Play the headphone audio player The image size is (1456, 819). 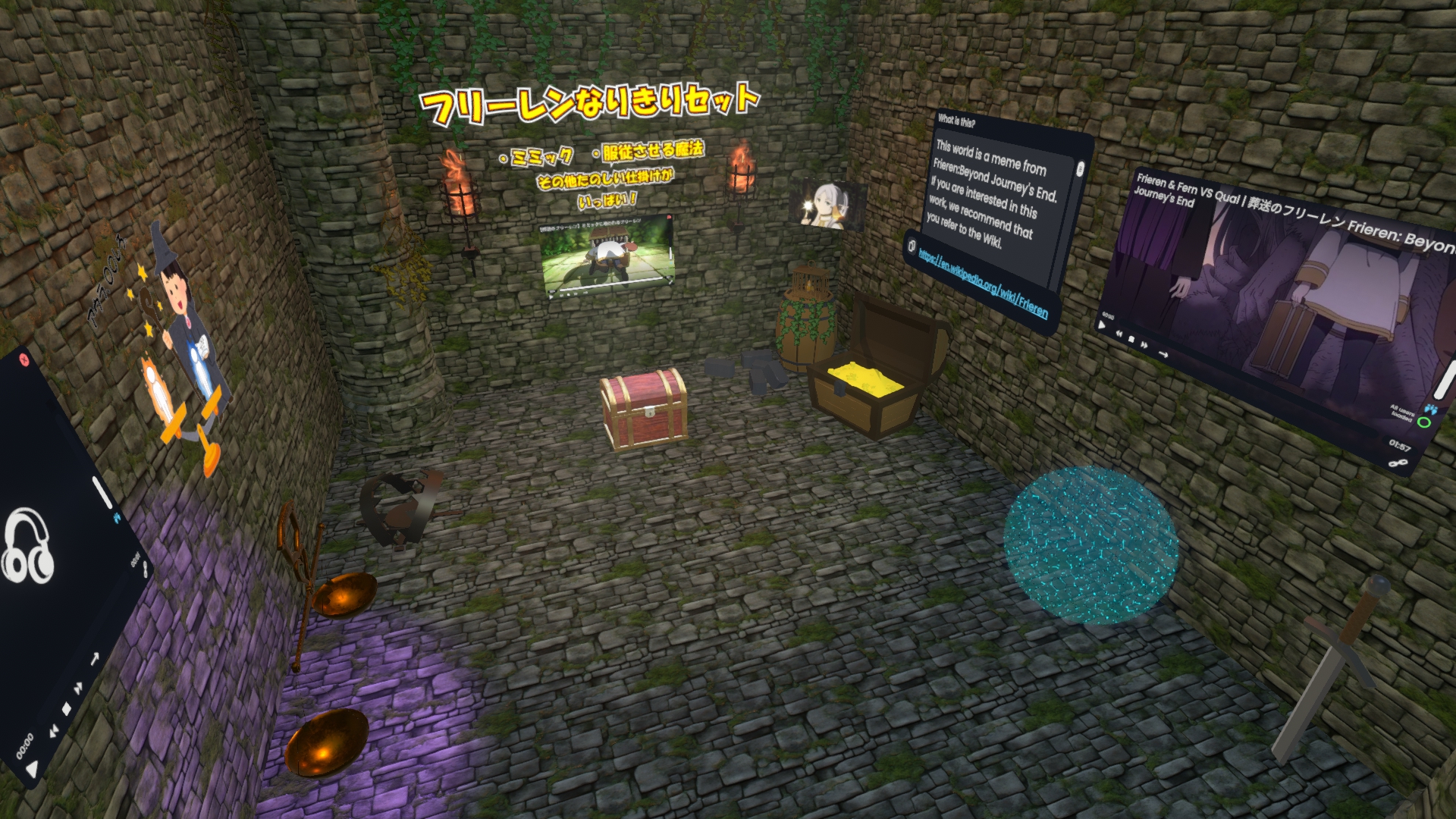click(x=30, y=770)
